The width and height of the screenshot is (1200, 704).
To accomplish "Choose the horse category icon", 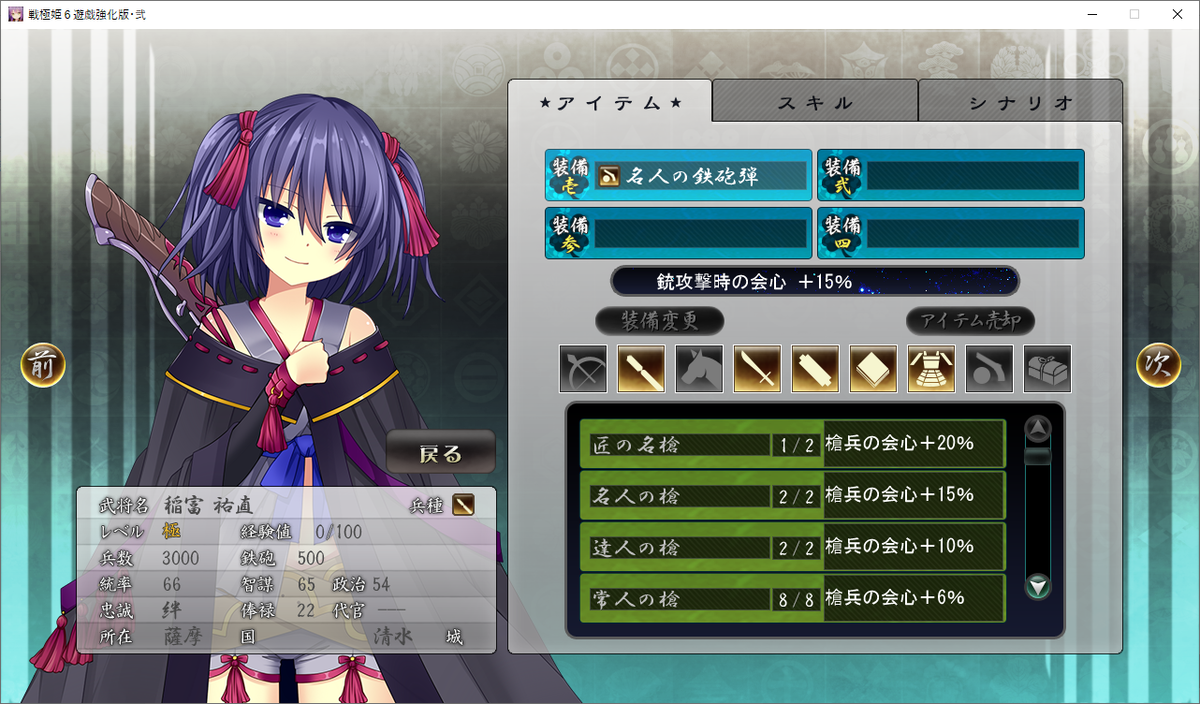I will [699, 369].
